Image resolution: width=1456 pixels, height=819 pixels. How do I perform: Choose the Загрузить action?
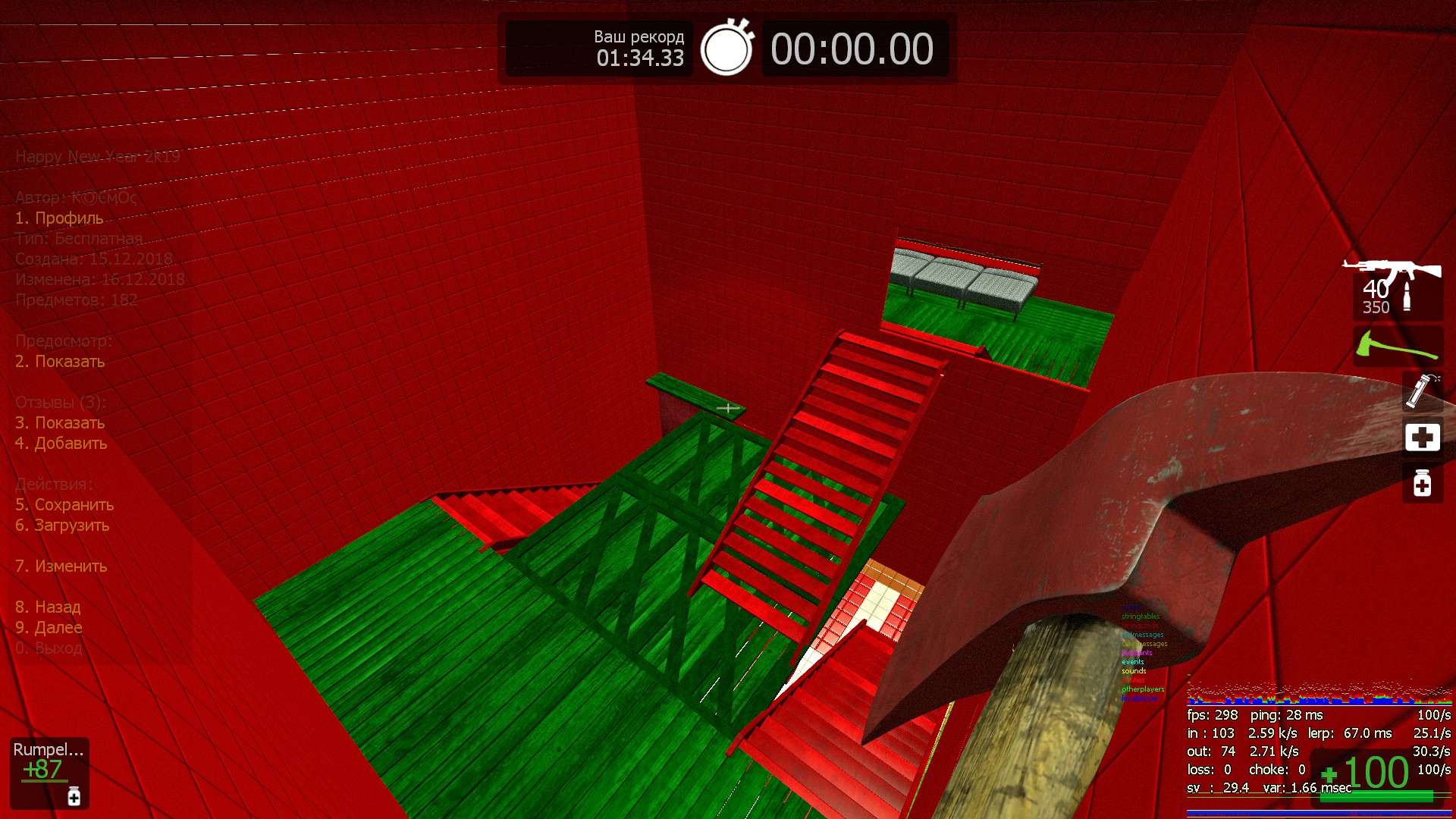pos(62,526)
